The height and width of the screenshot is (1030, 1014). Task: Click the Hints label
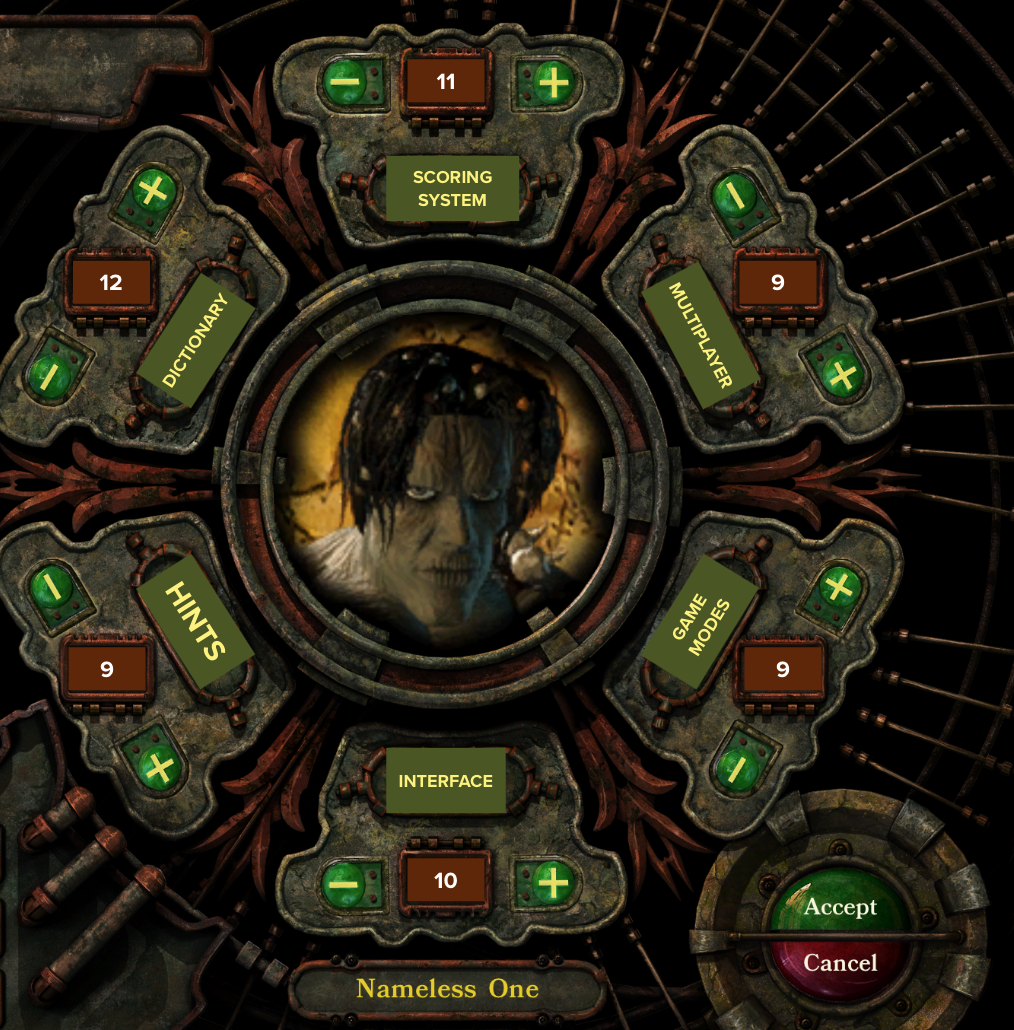(196, 621)
